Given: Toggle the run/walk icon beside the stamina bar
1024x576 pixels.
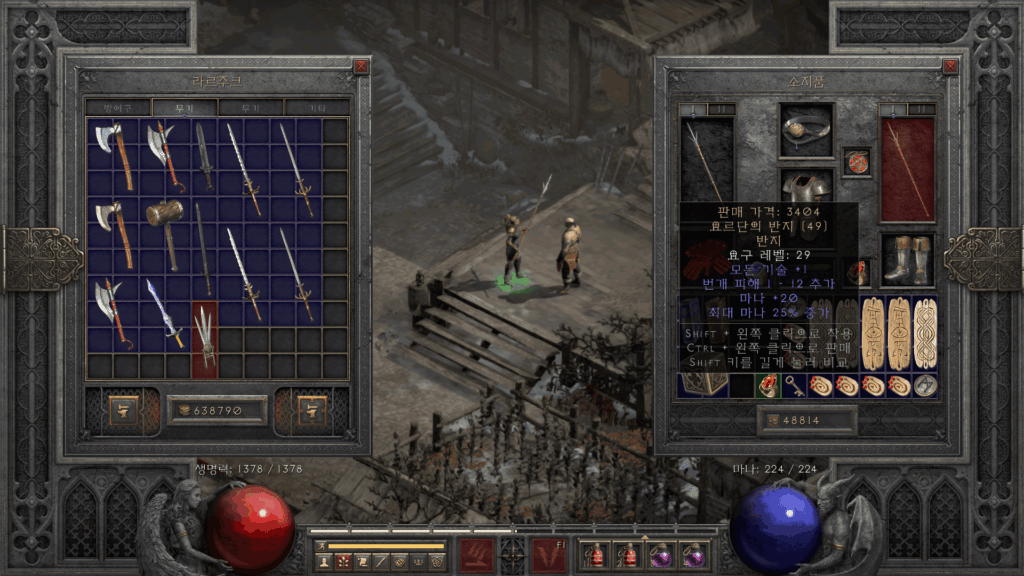Looking at the screenshot, I should coord(321,546).
